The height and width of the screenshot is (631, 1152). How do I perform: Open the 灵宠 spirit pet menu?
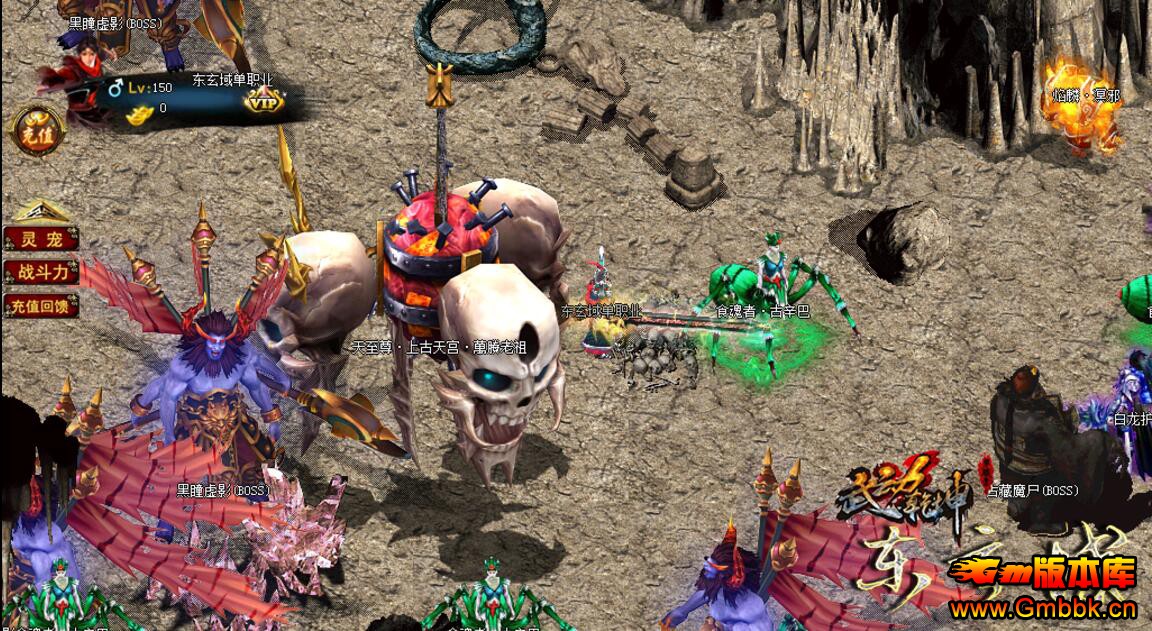tap(40, 239)
